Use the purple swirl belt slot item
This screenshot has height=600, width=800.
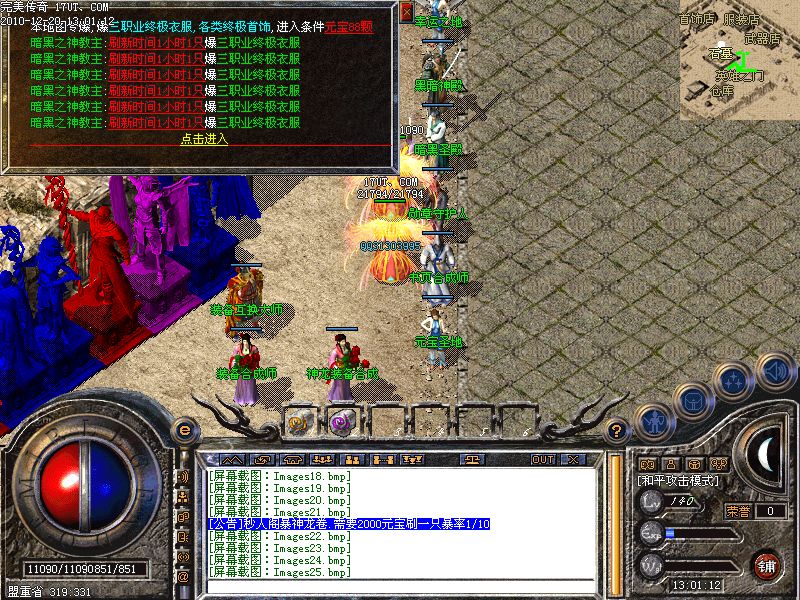(x=342, y=421)
